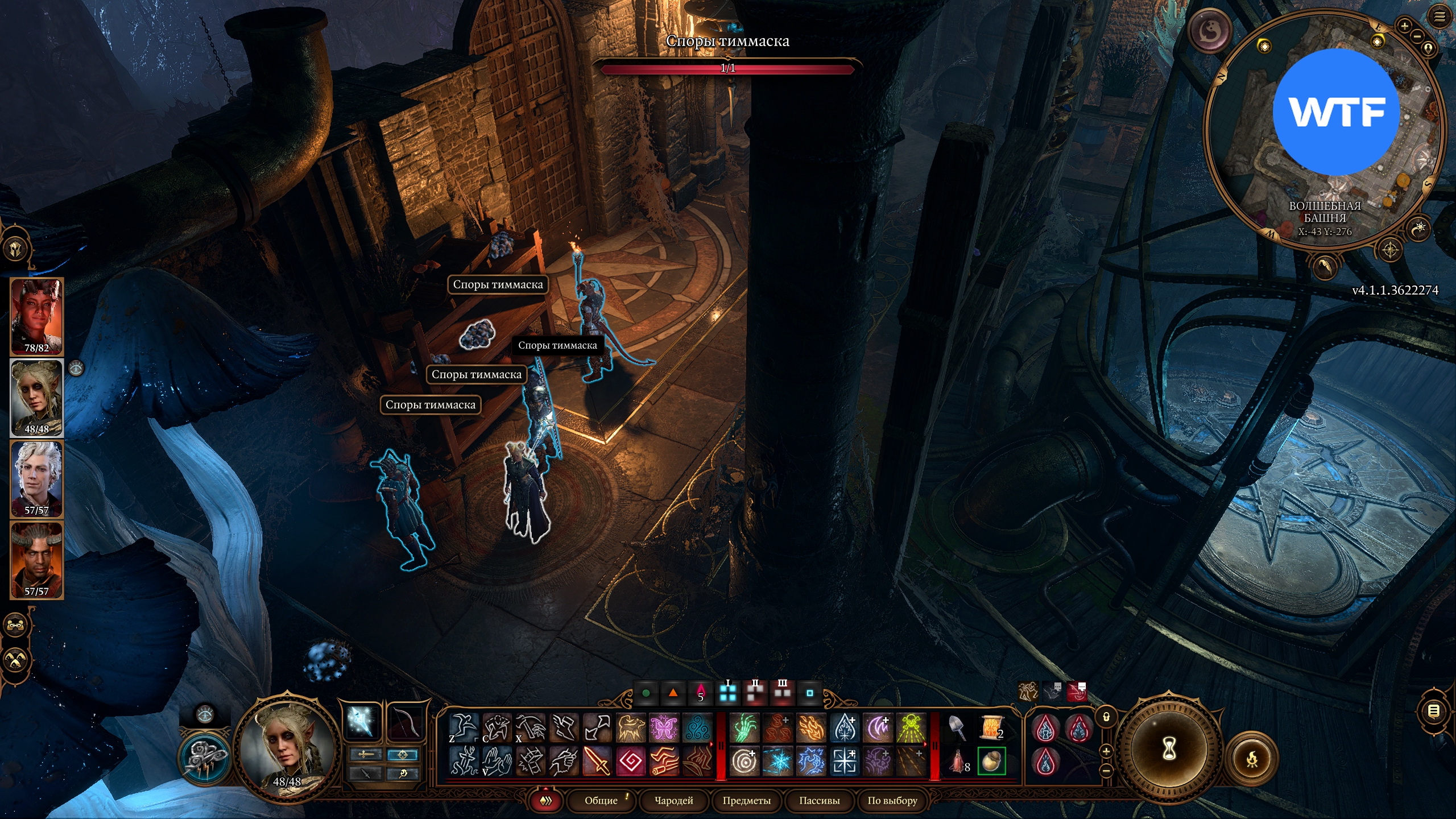Select the white-haired elf party portrait
Image resolution: width=1456 pixels, height=819 pixels.
pos(36,478)
